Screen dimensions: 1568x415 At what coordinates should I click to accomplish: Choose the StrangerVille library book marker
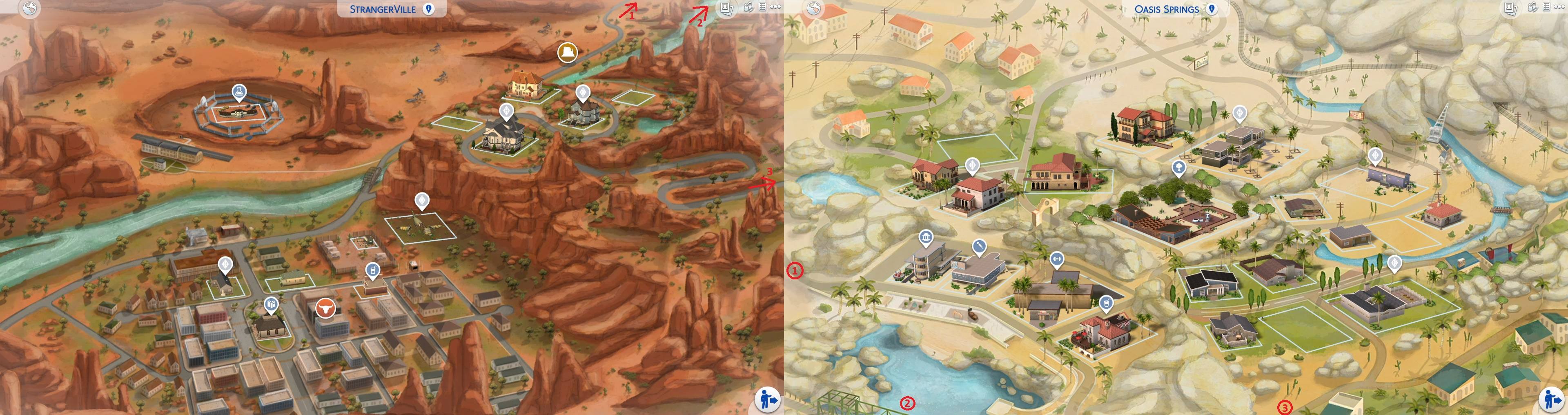tap(271, 304)
